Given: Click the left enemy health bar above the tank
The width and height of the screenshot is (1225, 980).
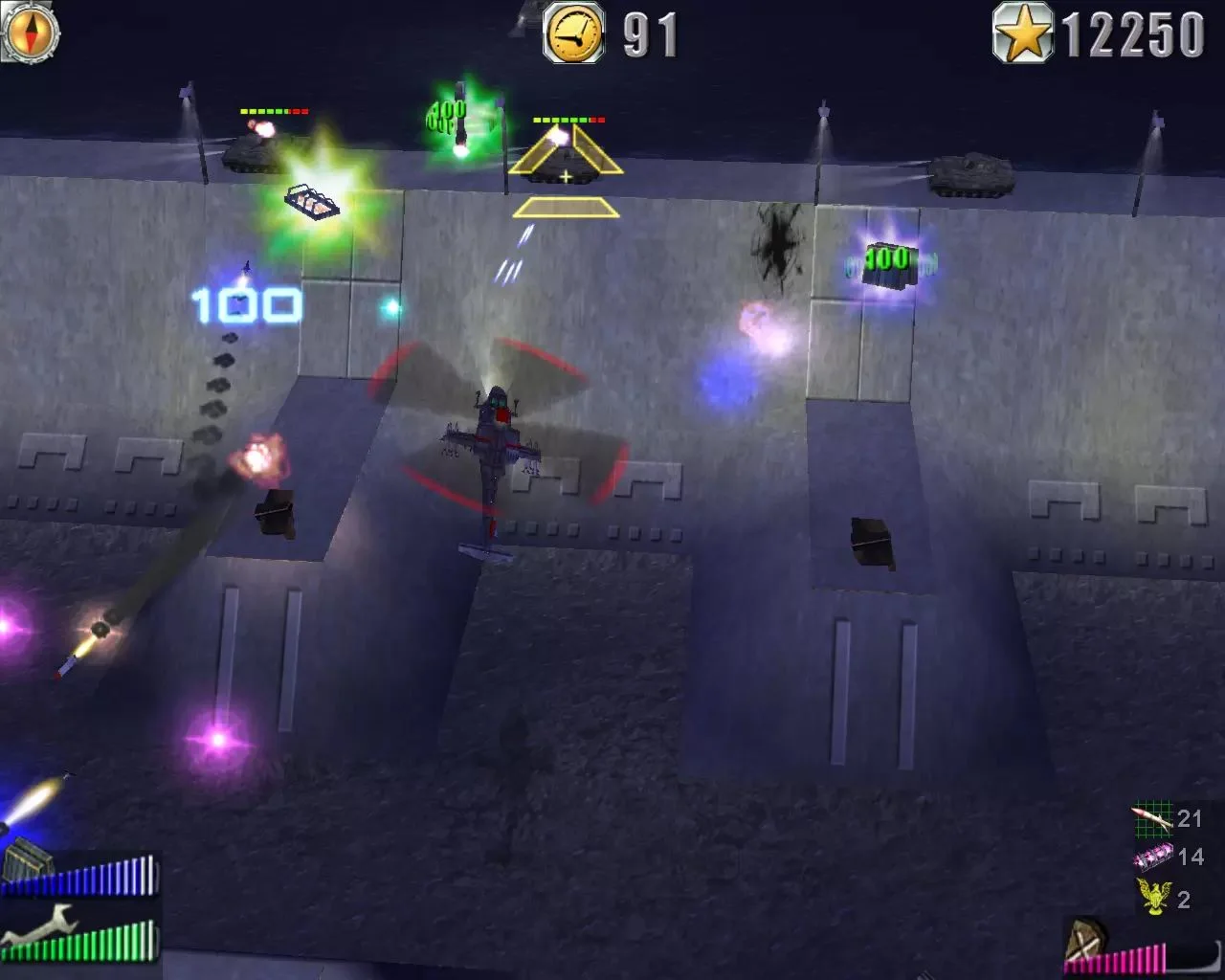Looking at the screenshot, I should (276, 112).
